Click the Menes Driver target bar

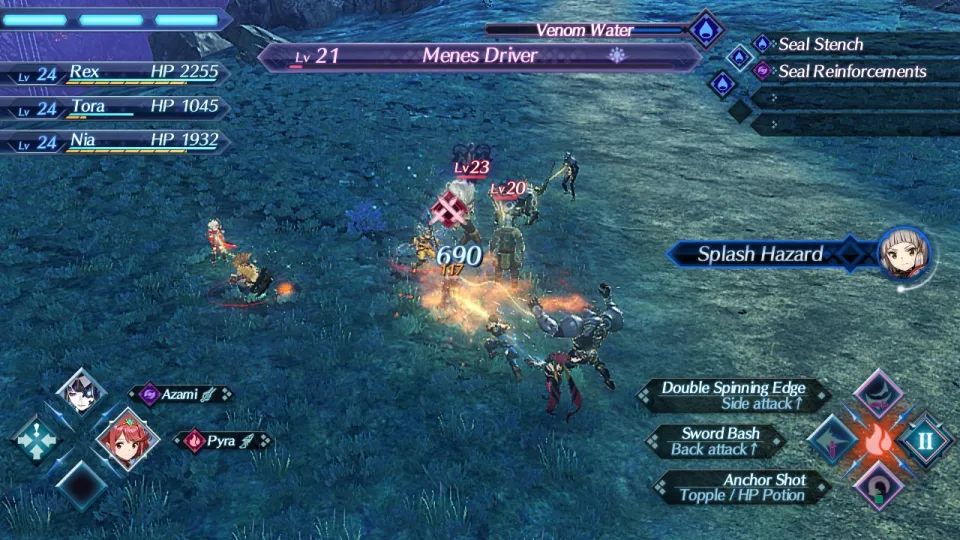point(480,56)
